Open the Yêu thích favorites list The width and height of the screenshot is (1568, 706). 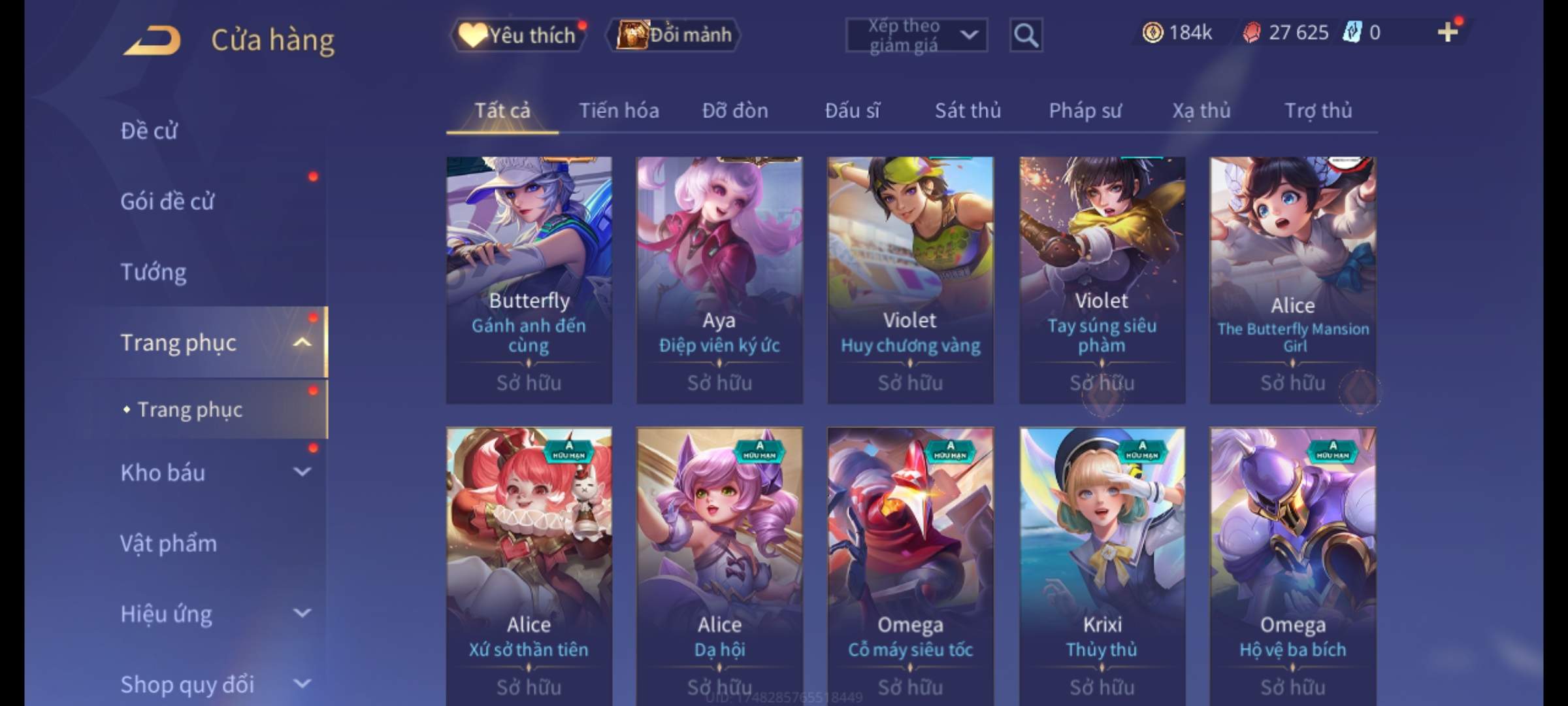519,35
